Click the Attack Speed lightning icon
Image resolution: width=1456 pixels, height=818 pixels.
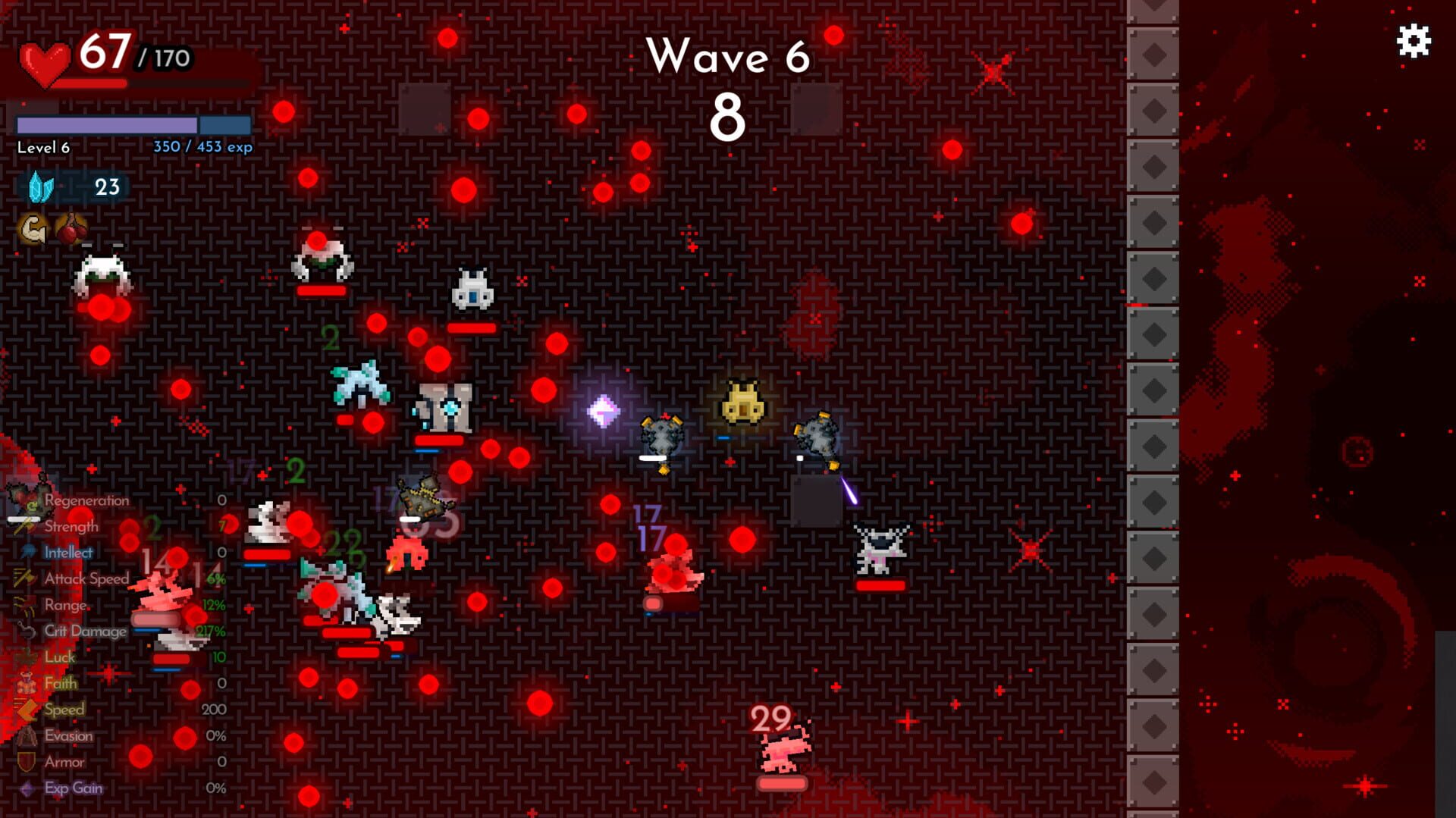click(x=23, y=578)
